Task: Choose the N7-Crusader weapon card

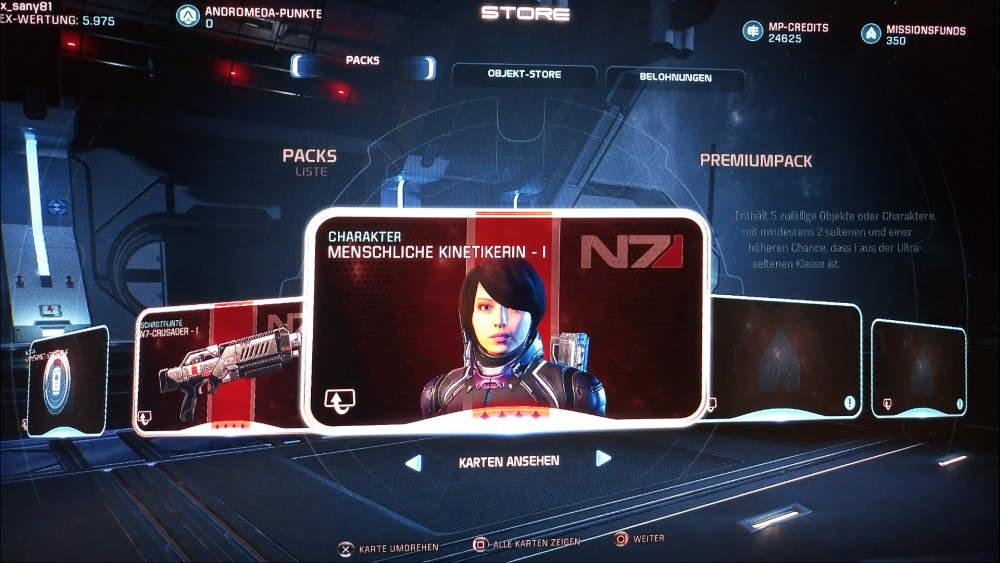Action: coord(218,365)
